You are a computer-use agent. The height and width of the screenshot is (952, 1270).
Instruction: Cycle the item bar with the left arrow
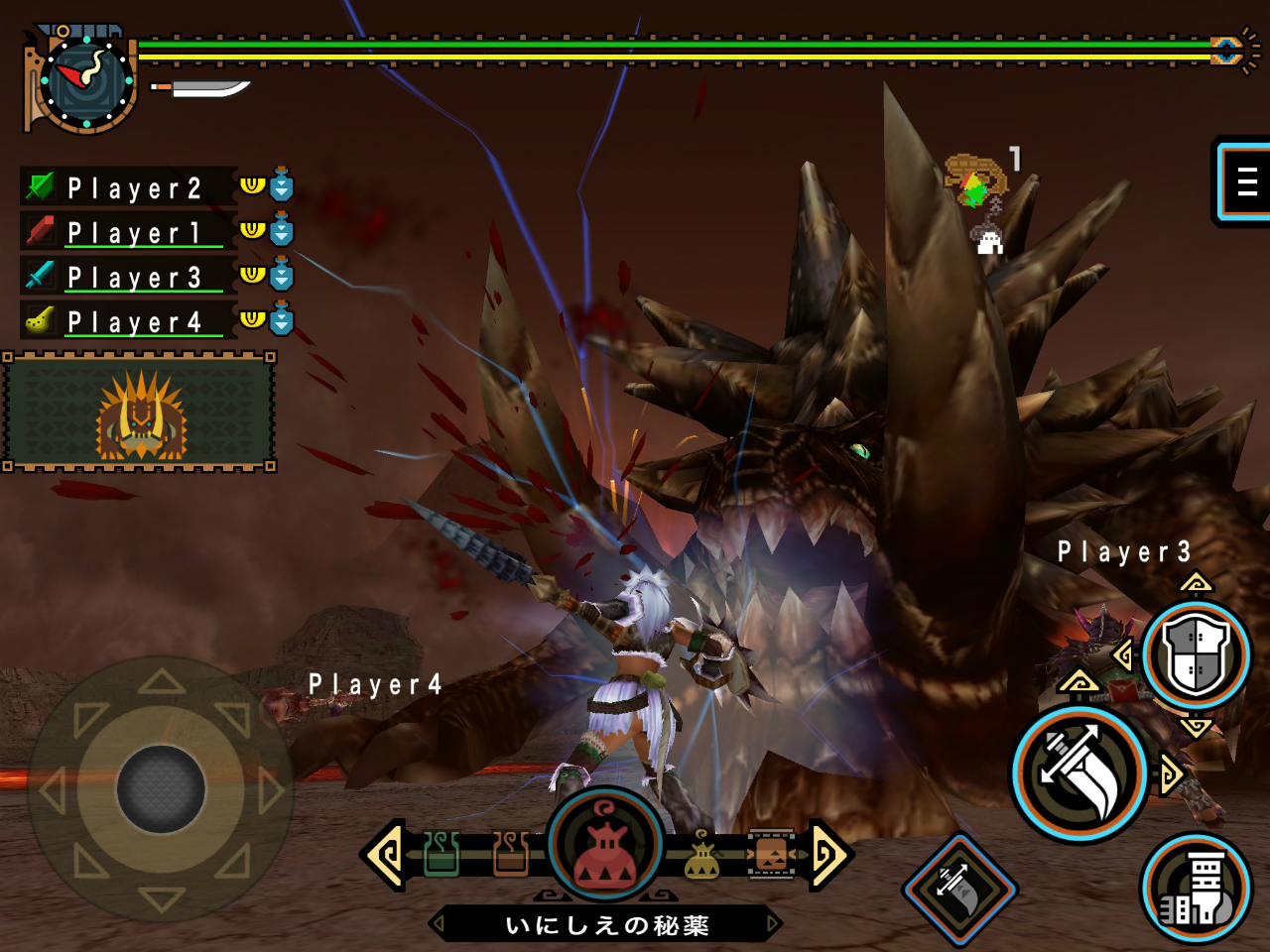click(x=386, y=854)
